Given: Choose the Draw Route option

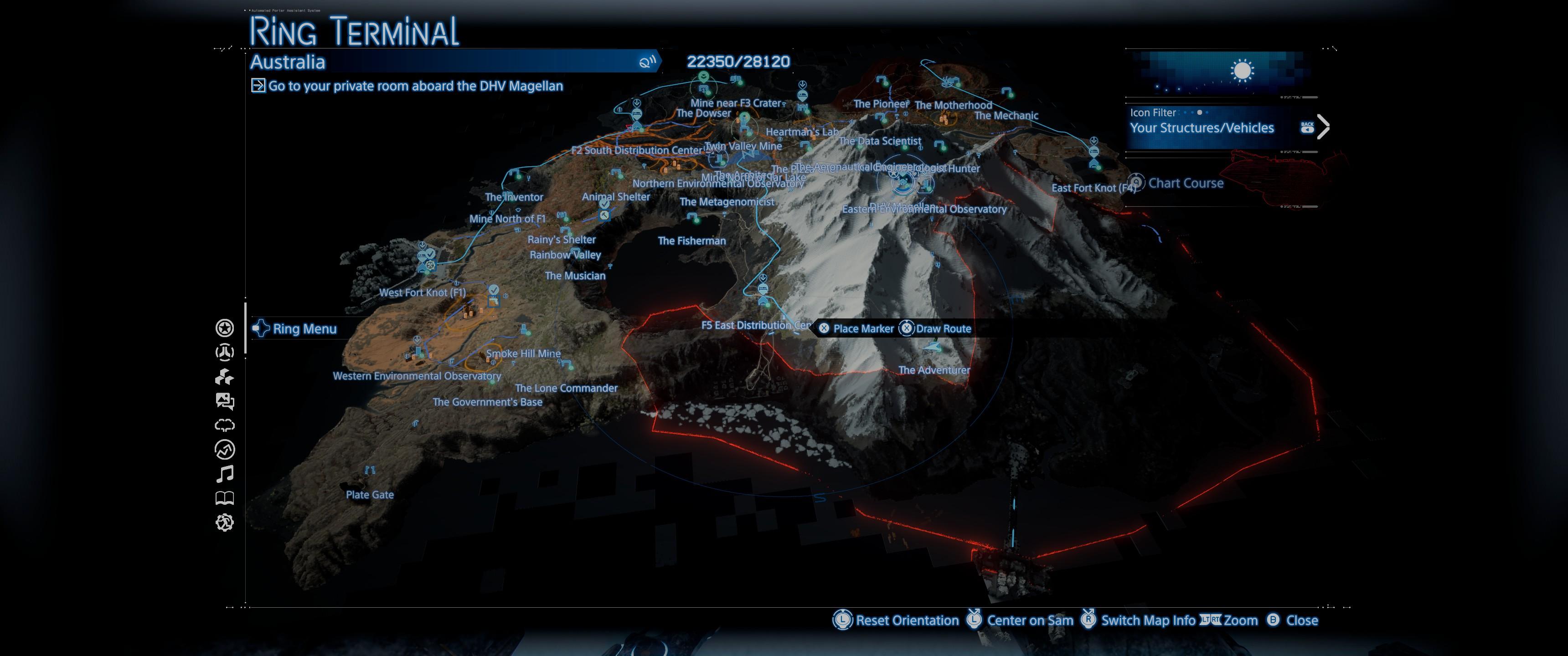Looking at the screenshot, I should pyautogui.click(x=943, y=328).
